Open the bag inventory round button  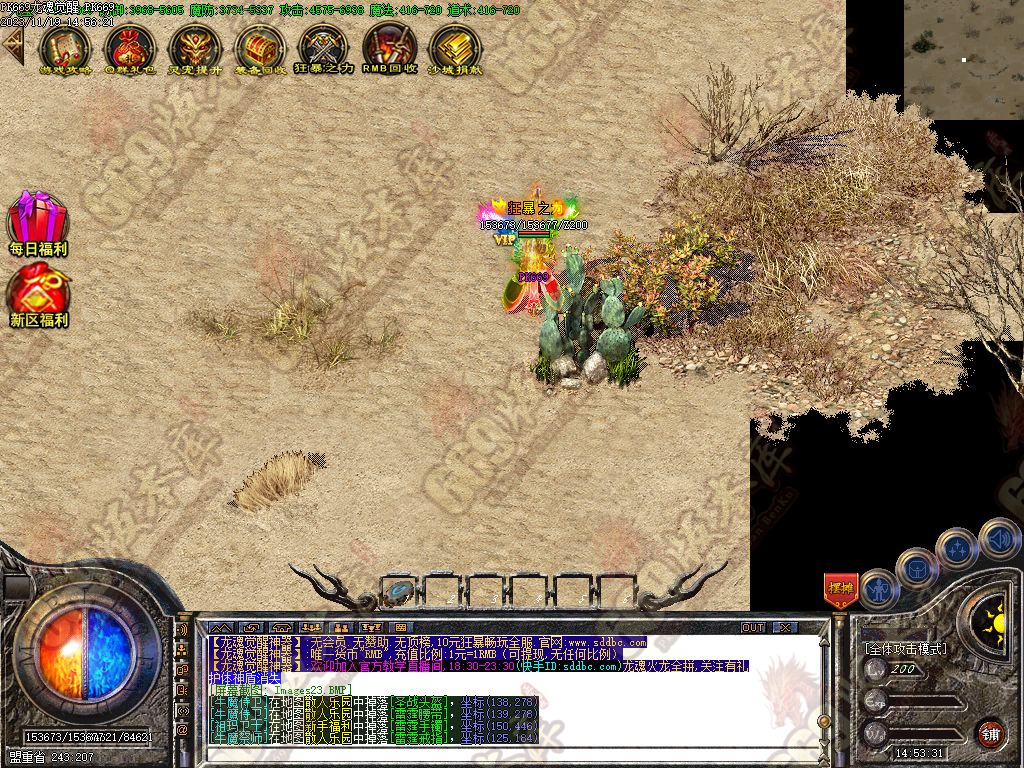917,567
